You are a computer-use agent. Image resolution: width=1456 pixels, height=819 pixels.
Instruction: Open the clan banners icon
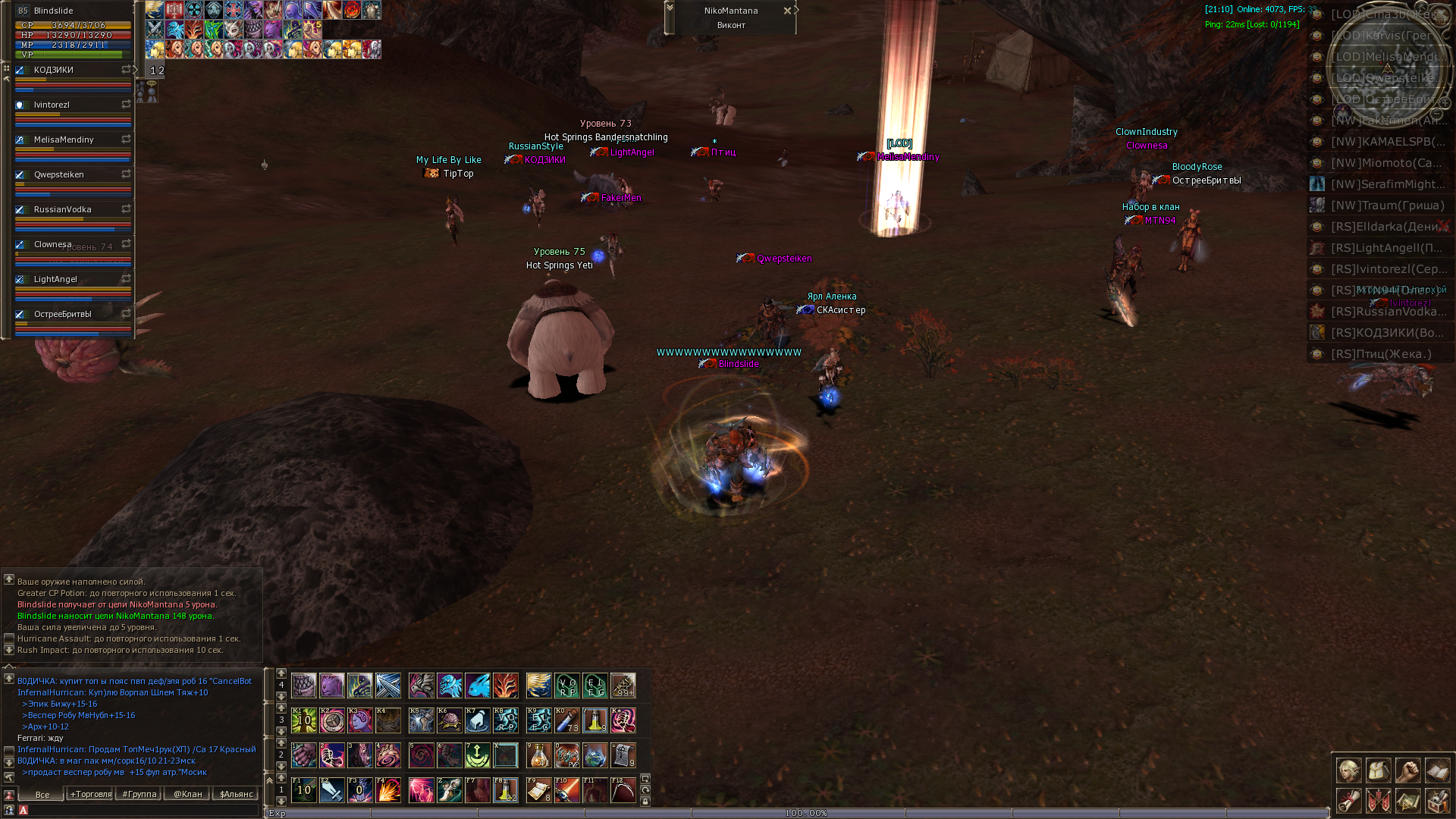[x=1378, y=800]
